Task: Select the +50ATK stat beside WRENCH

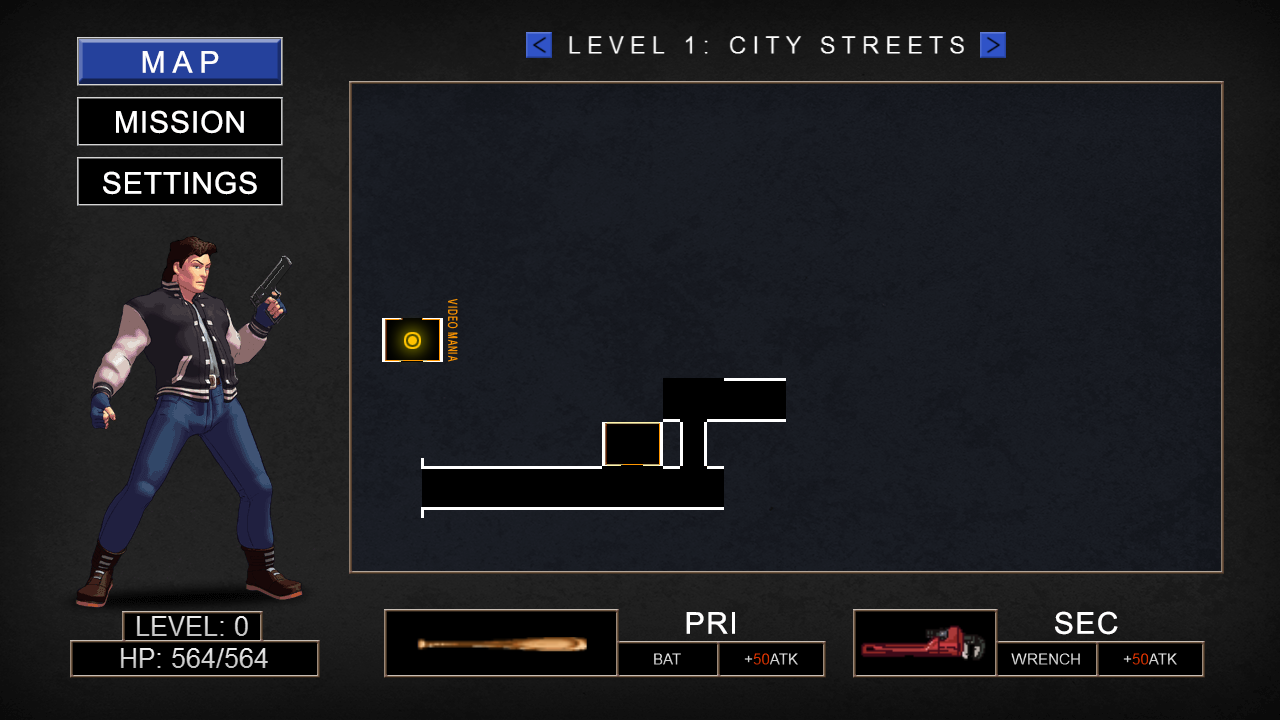Action: click(x=1150, y=659)
